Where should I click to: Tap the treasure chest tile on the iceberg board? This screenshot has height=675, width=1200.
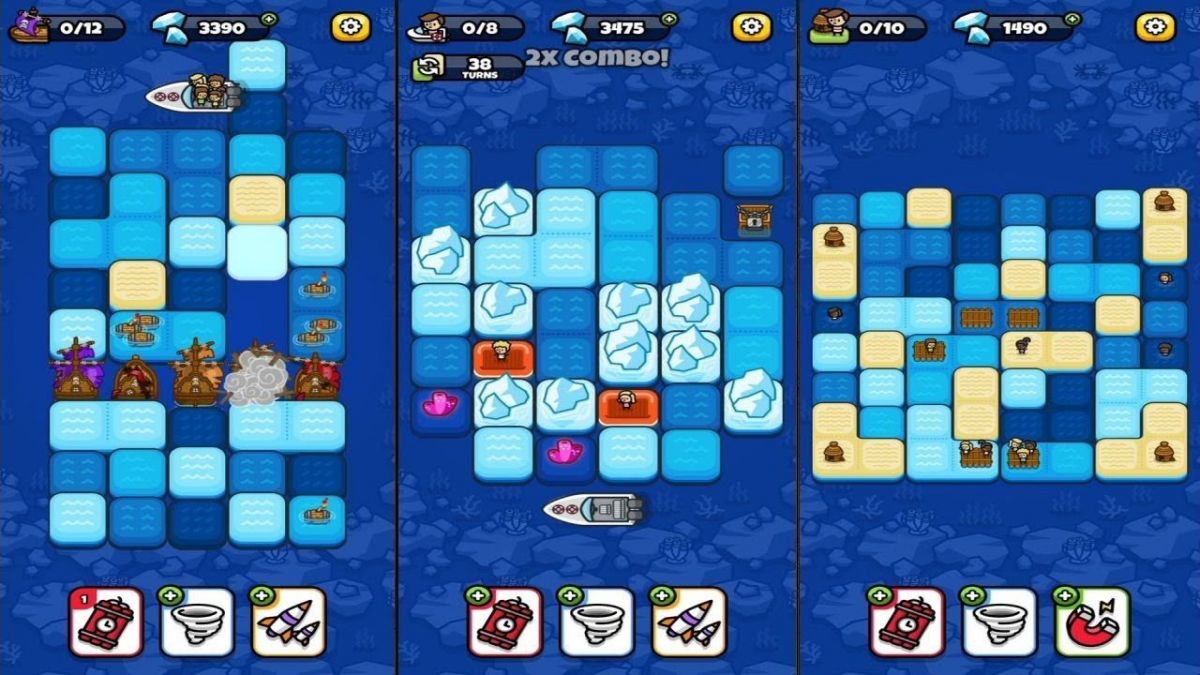751,219
